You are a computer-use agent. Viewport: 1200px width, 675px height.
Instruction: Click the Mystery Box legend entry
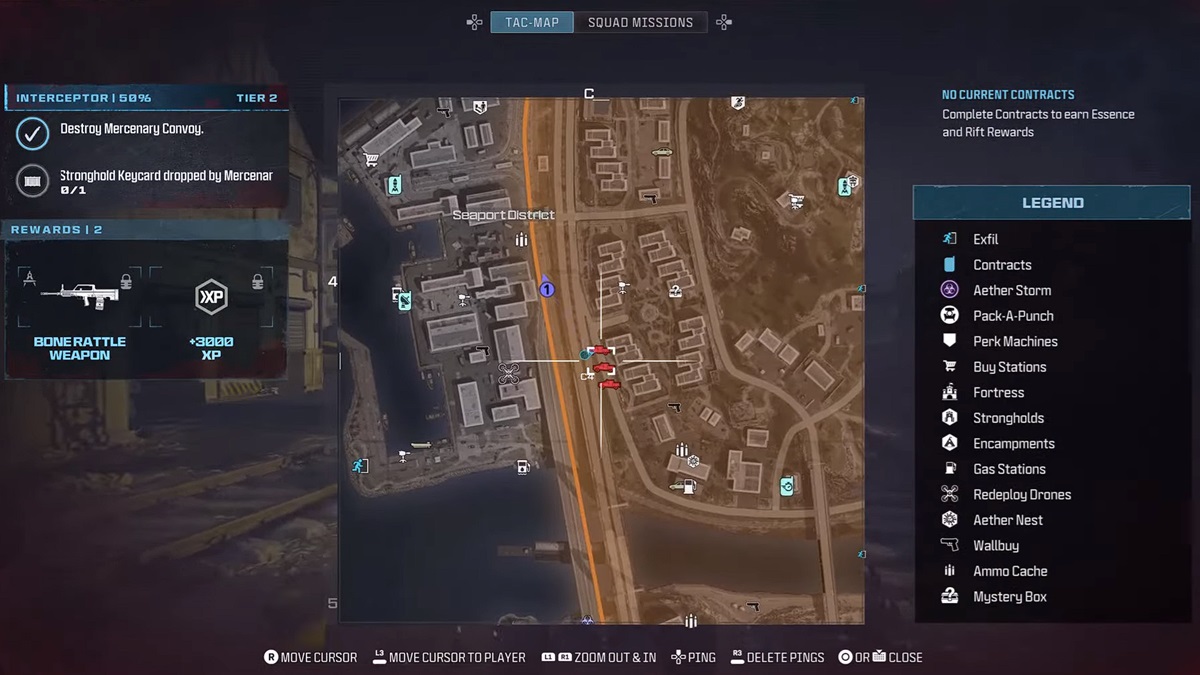[1010, 597]
